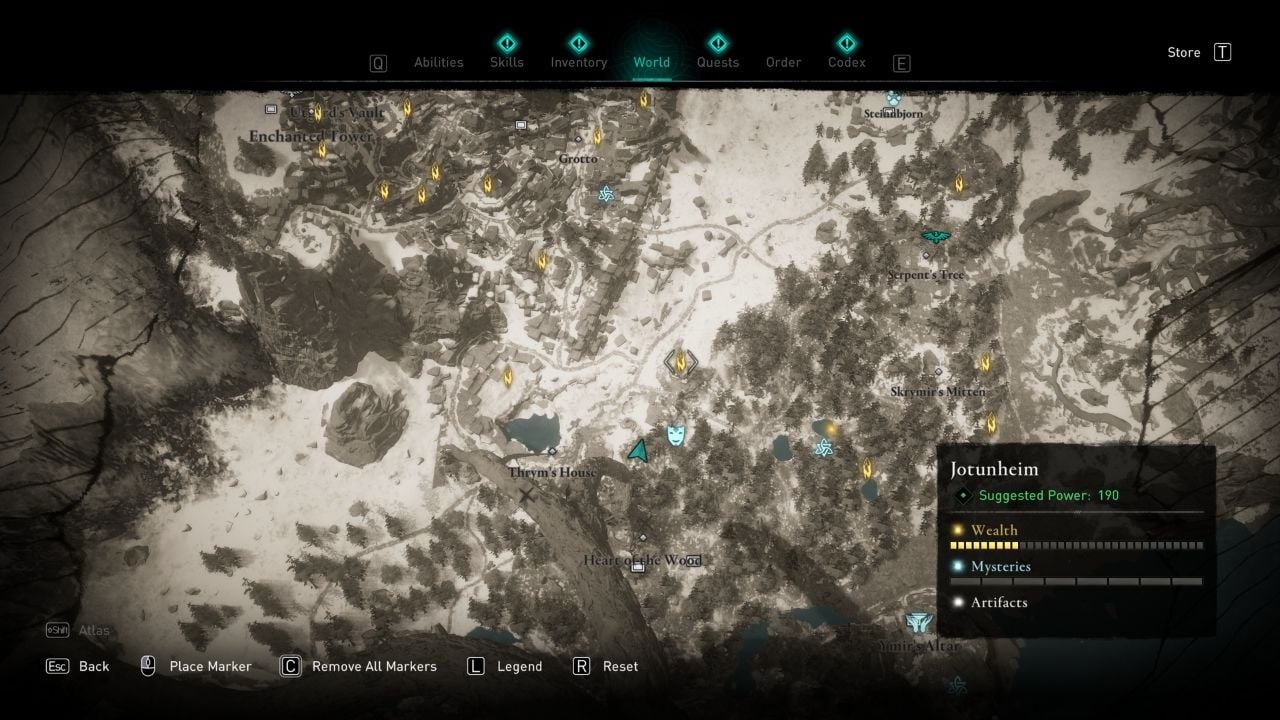Click the Grotto location label
Viewport: 1280px width, 720px height.
pos(578,158)
